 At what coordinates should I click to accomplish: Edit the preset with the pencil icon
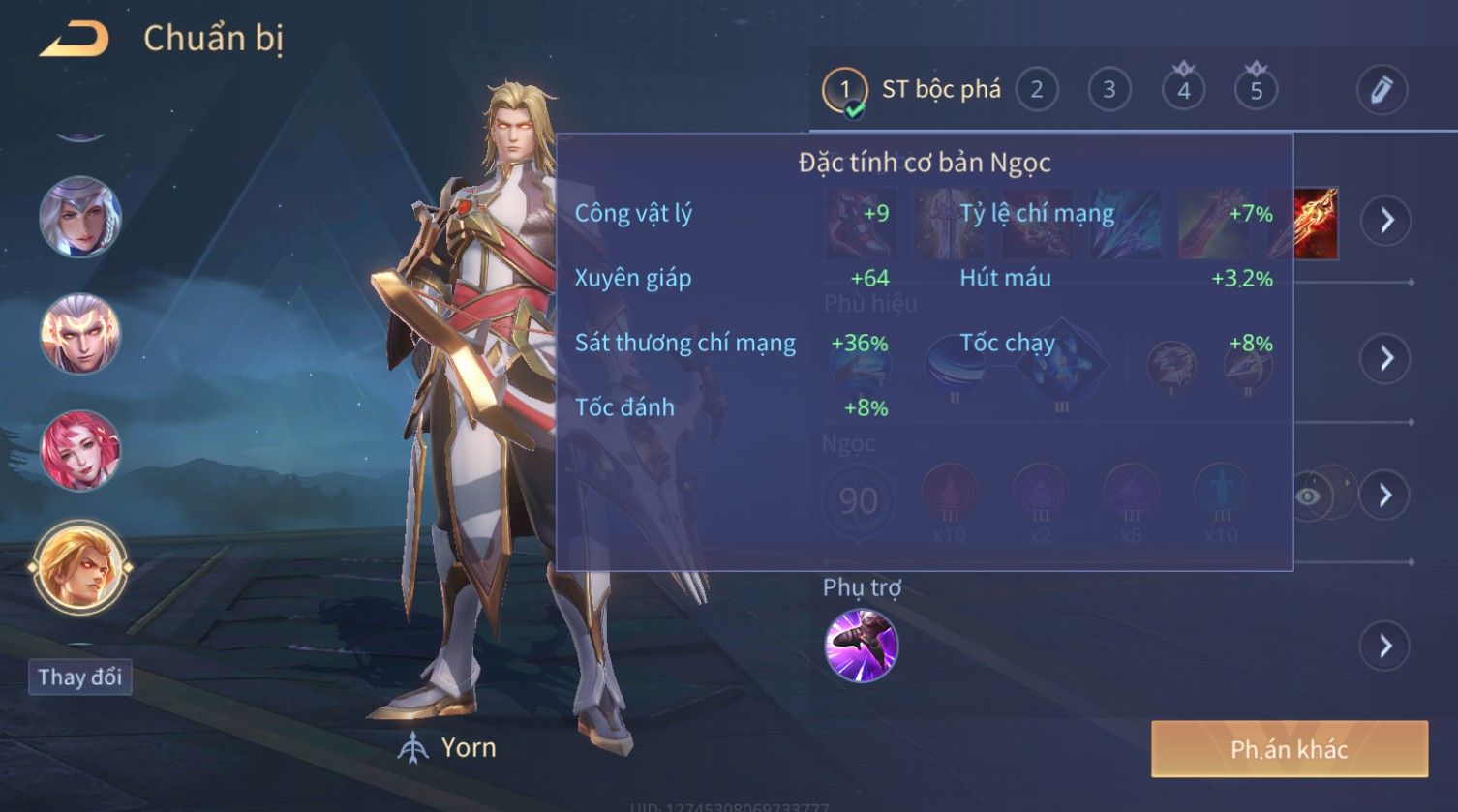pos(1382,91)
